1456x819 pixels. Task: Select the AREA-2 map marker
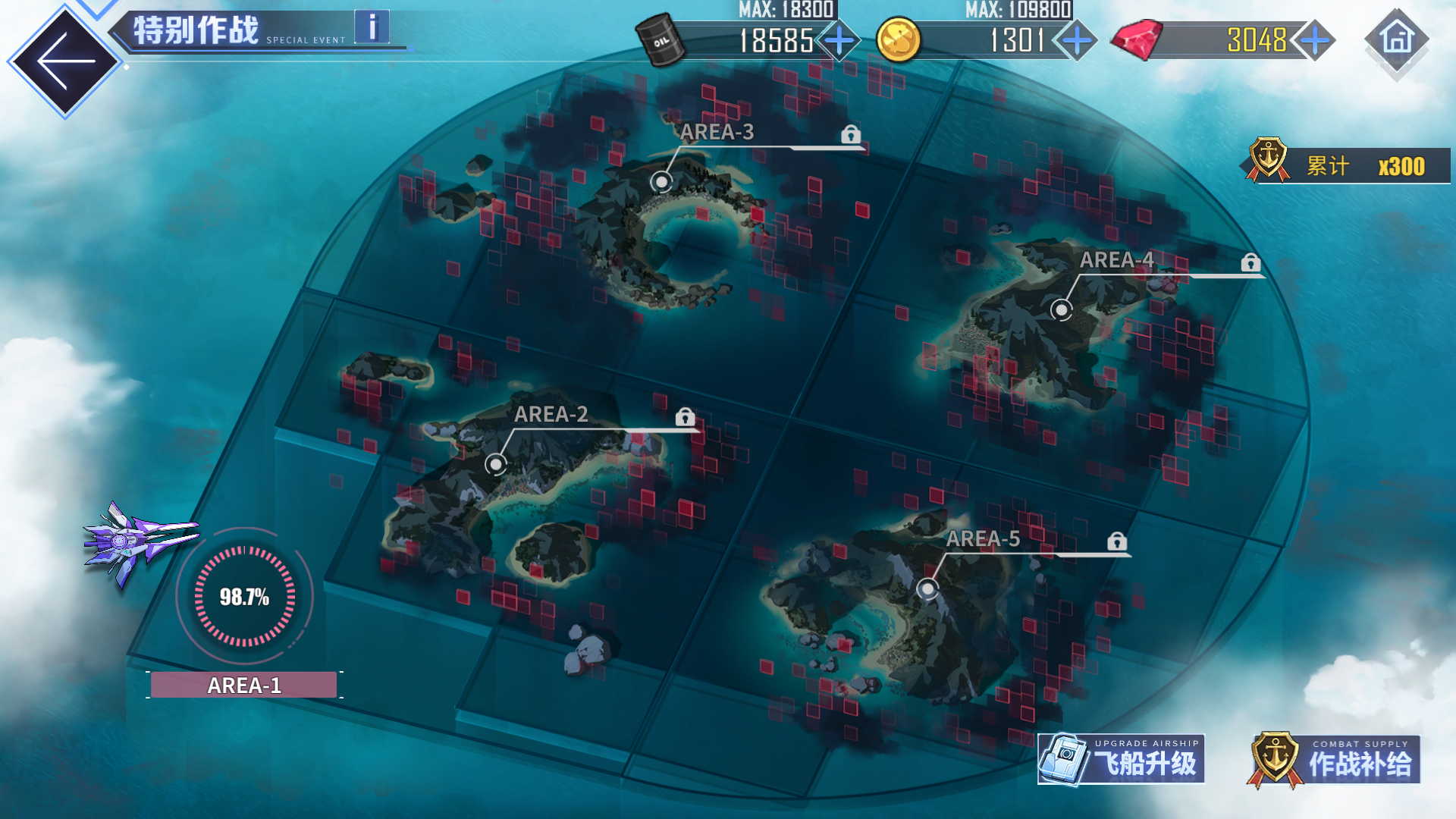(496, 464)
